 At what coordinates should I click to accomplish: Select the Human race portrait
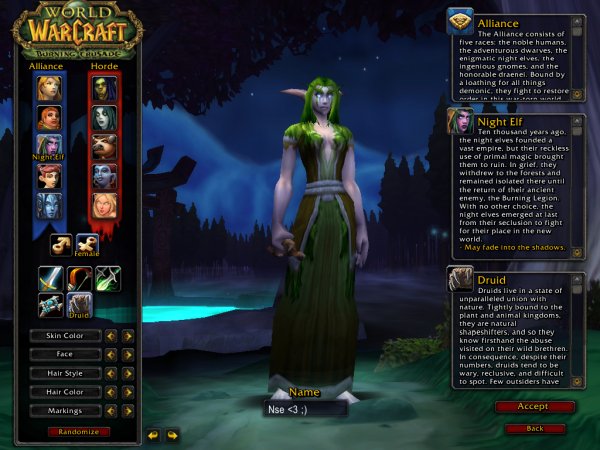(49, 88)
